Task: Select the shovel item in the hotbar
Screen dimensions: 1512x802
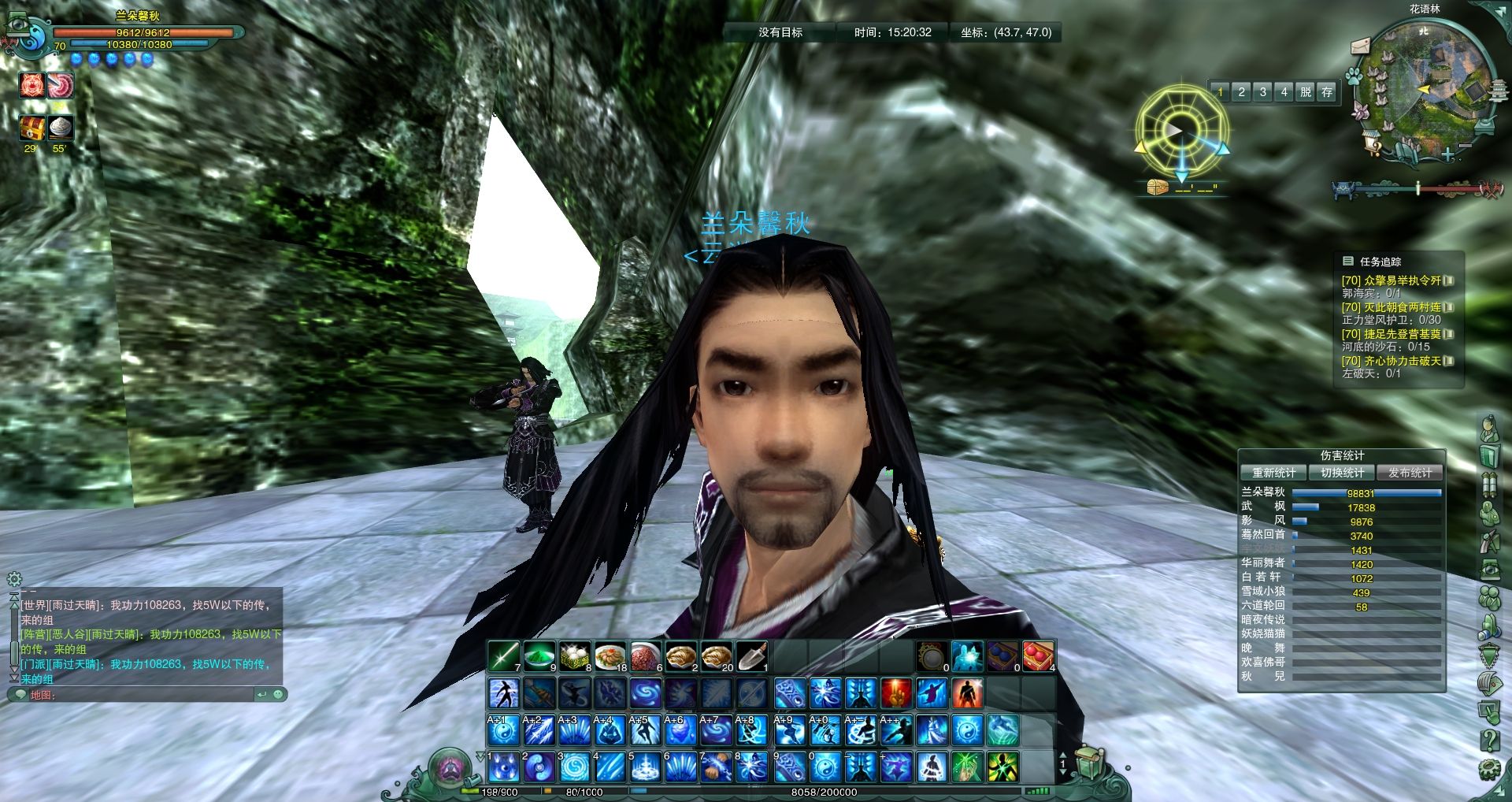Action: point(751,656)
